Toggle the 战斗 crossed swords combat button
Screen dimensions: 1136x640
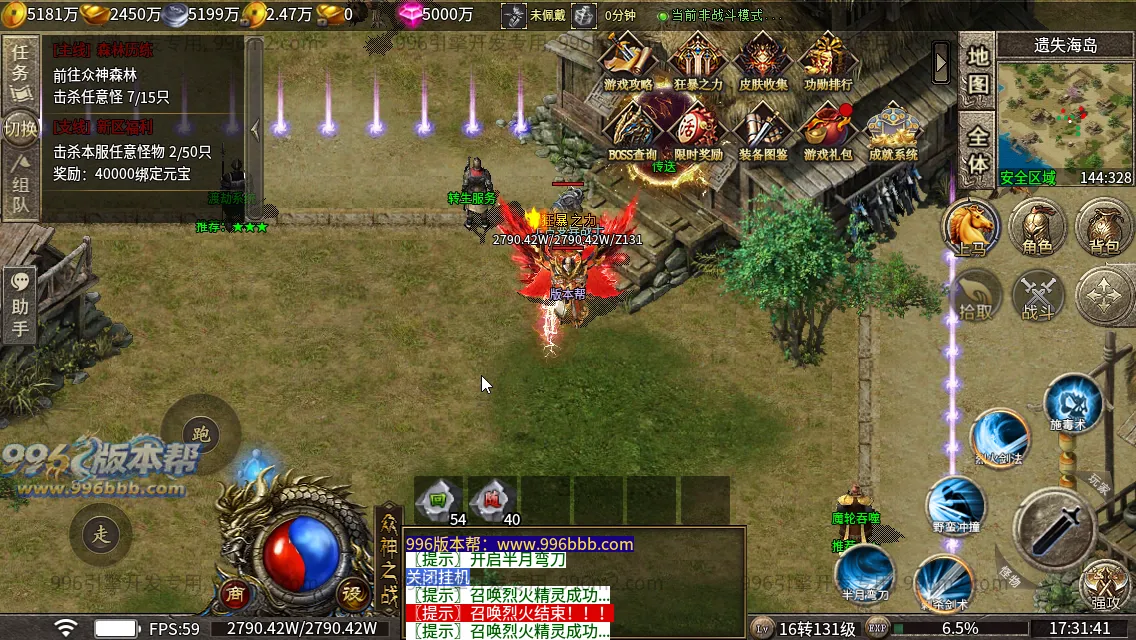pyautogui.click(x=1038, y=296)
